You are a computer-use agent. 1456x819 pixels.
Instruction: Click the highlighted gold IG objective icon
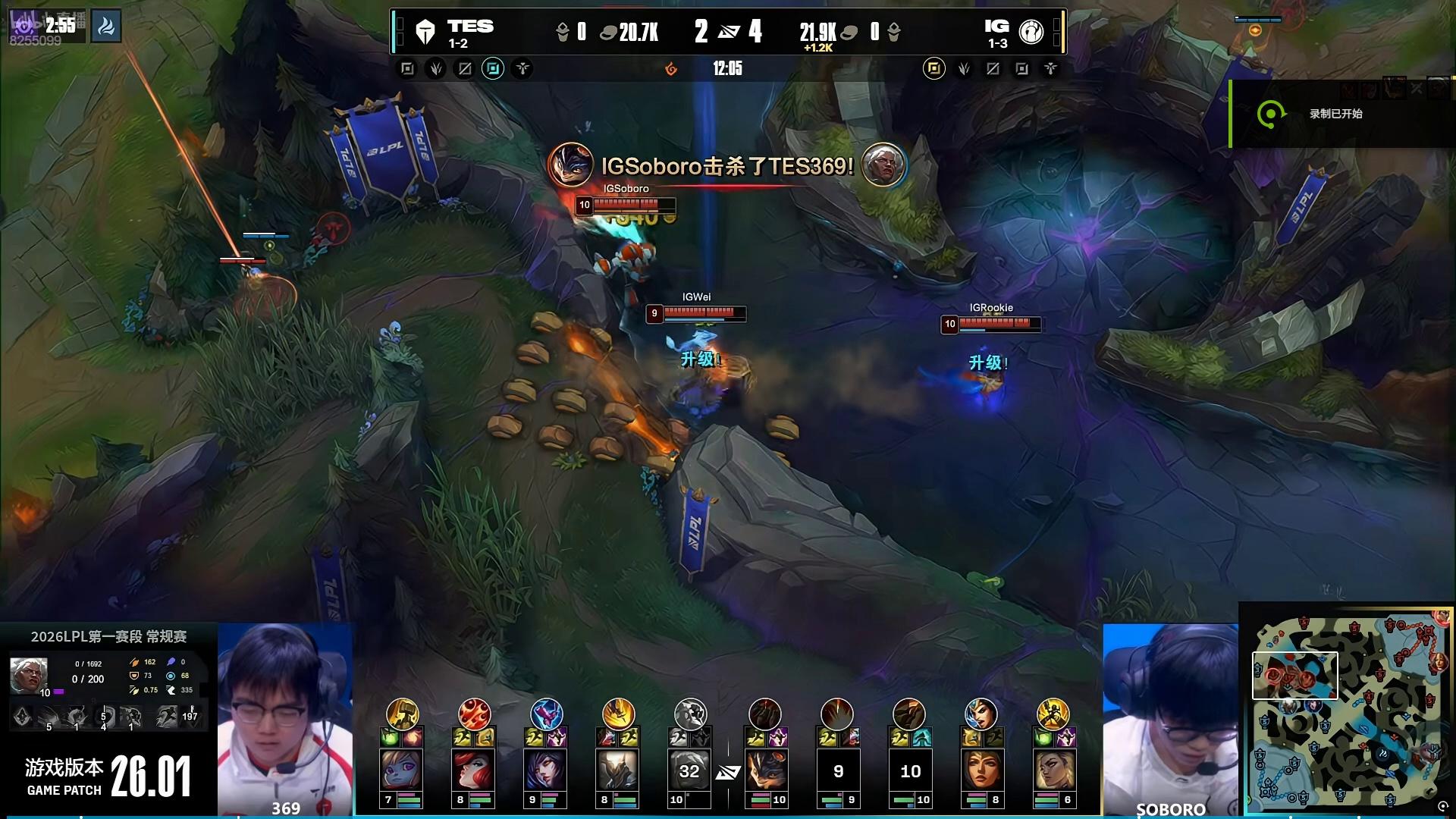[x=934, y=69]
